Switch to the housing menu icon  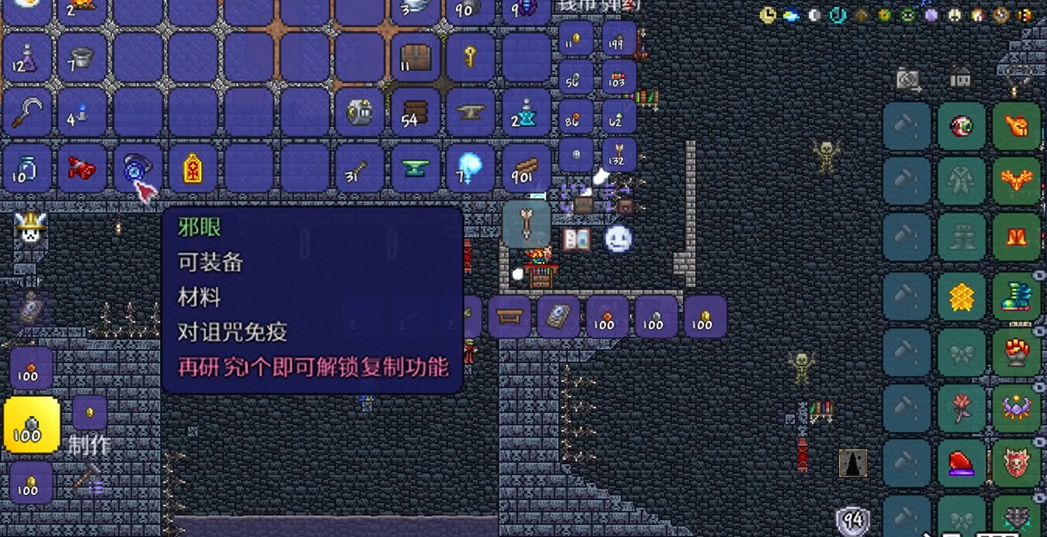[x=961, y=77]
